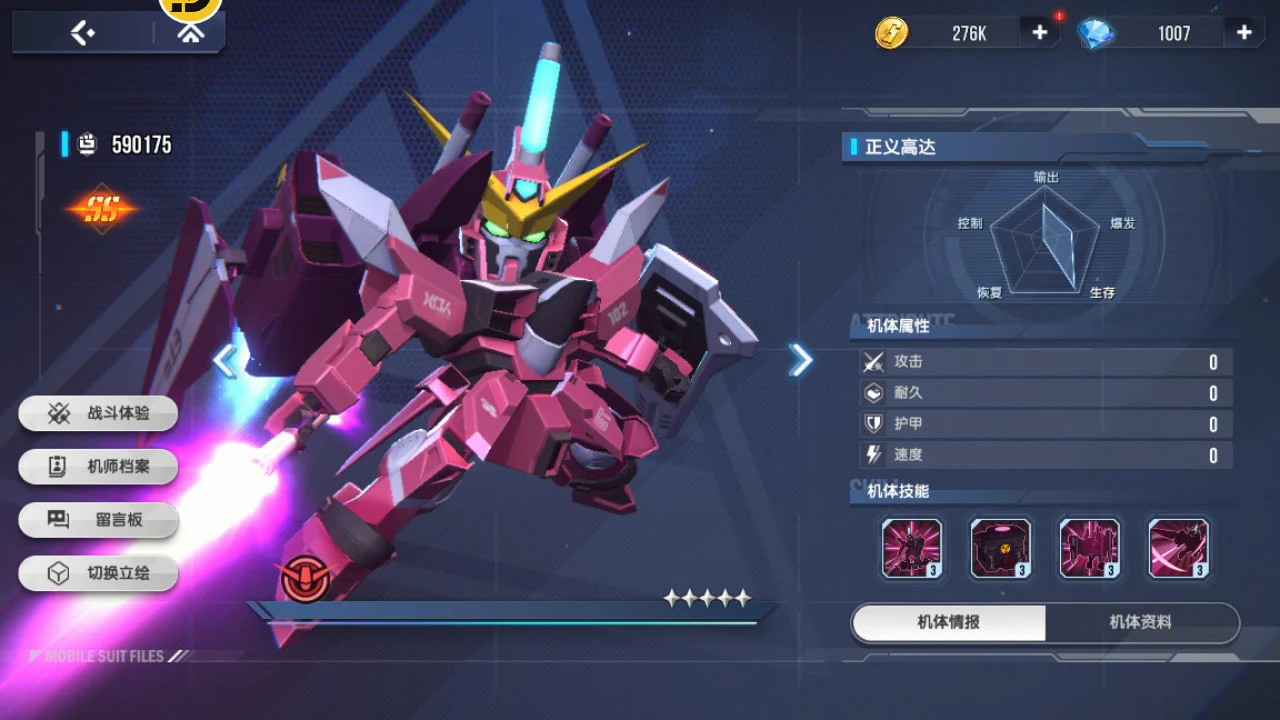
Task: Select the skill icon with radiation symbol
Action: (x=1001, y=548)
